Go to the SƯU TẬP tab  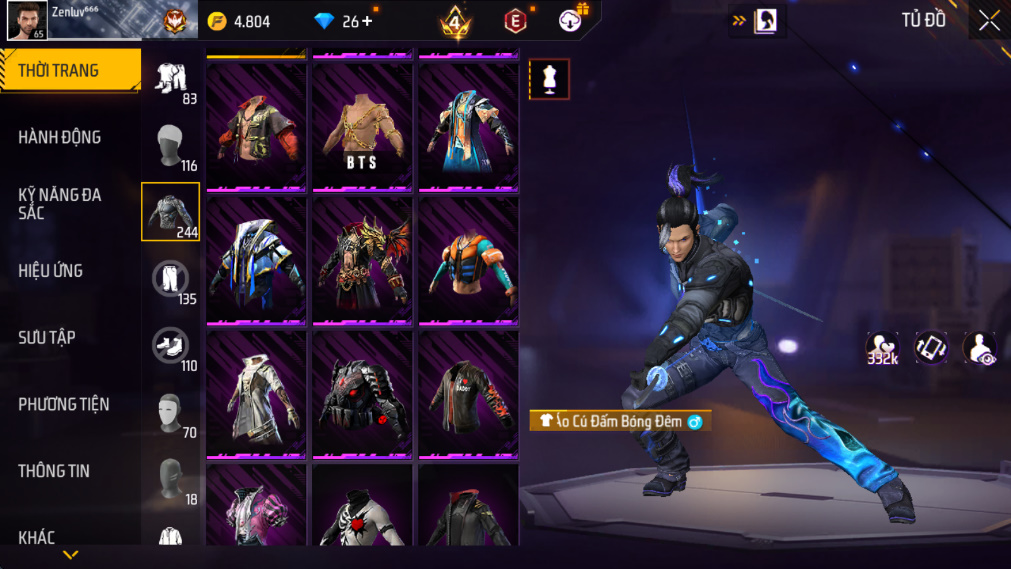point(47,337)
